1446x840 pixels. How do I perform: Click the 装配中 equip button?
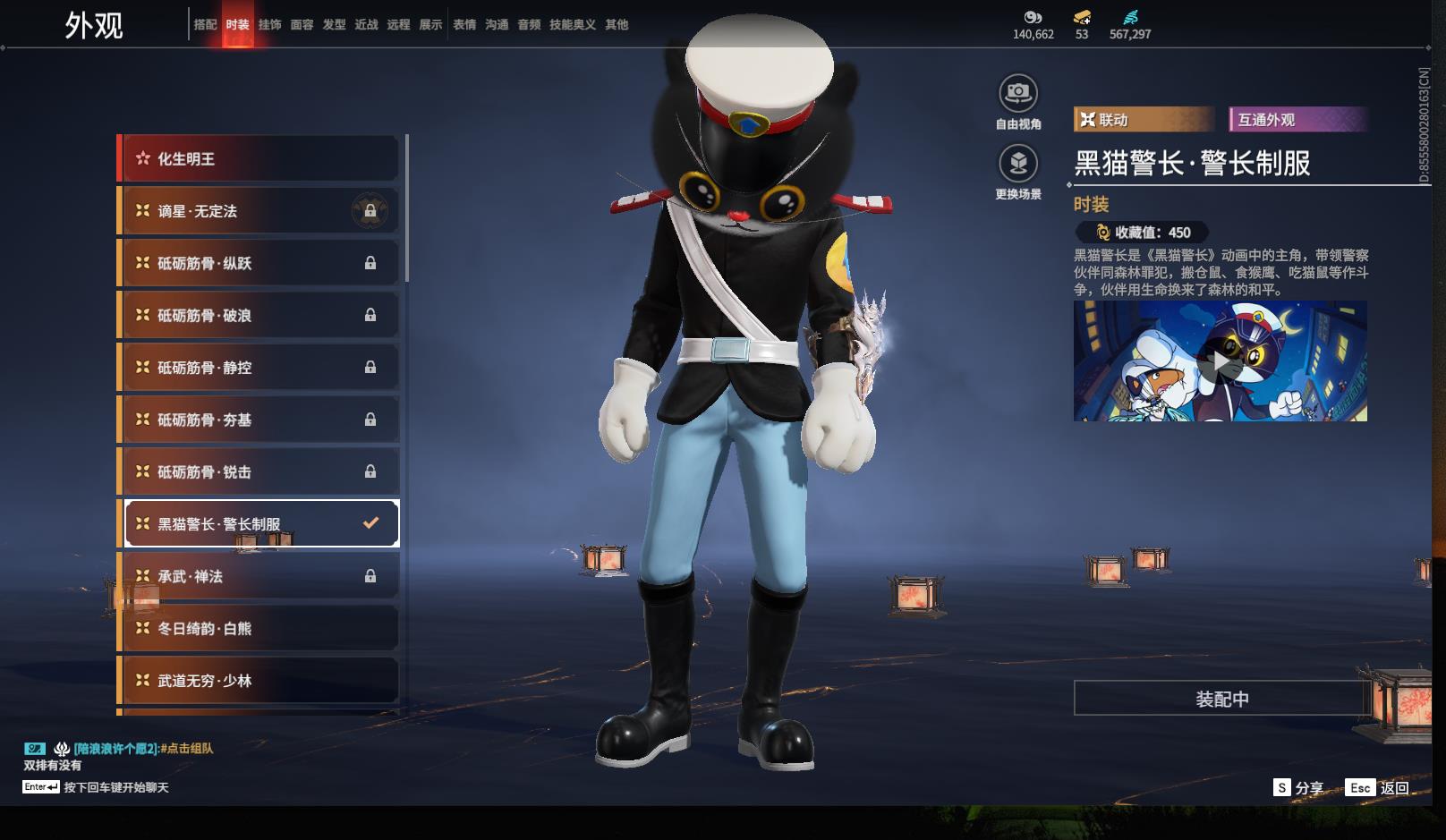[1221, 699]
